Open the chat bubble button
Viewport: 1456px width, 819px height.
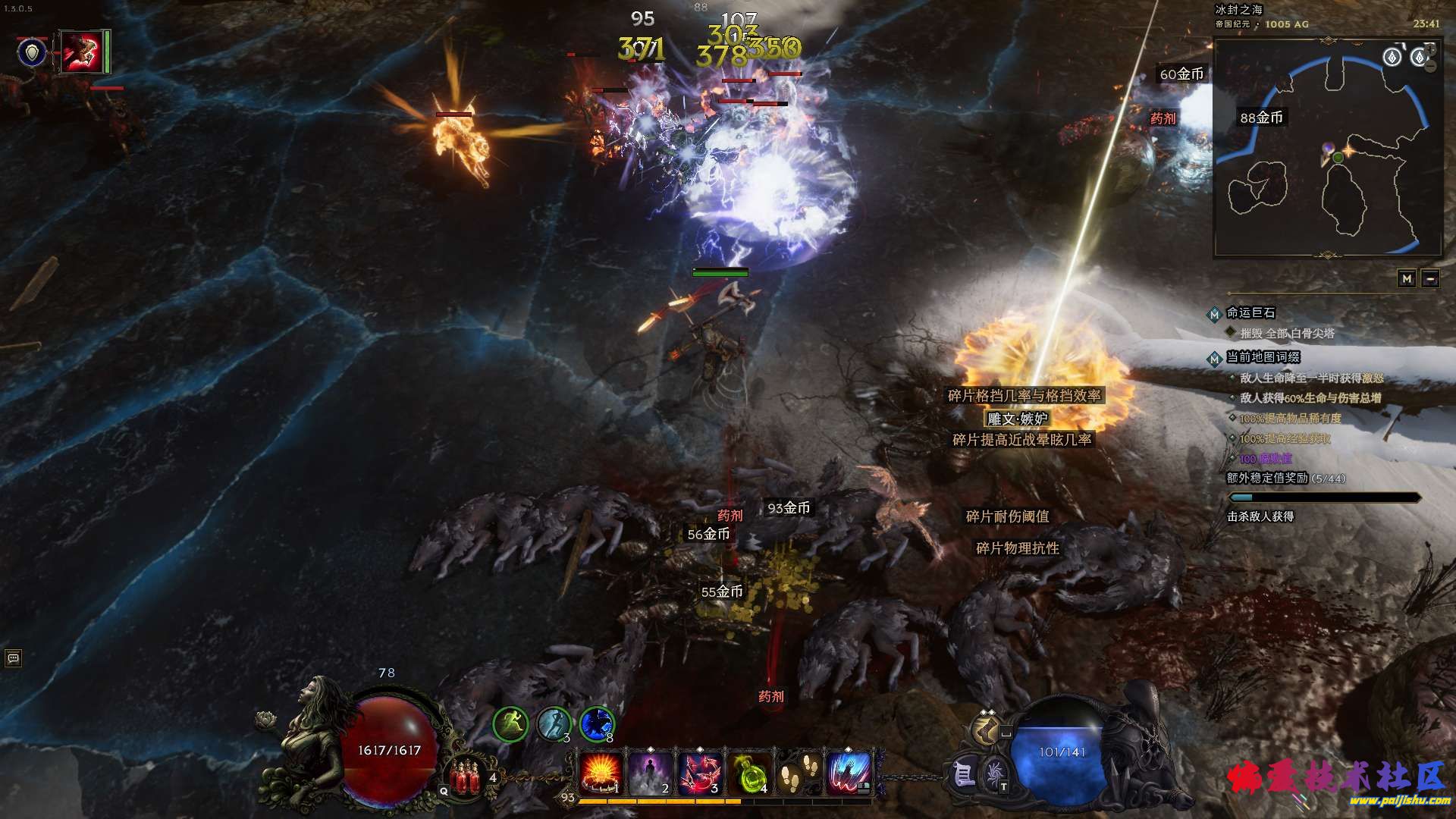coord(13,657)
